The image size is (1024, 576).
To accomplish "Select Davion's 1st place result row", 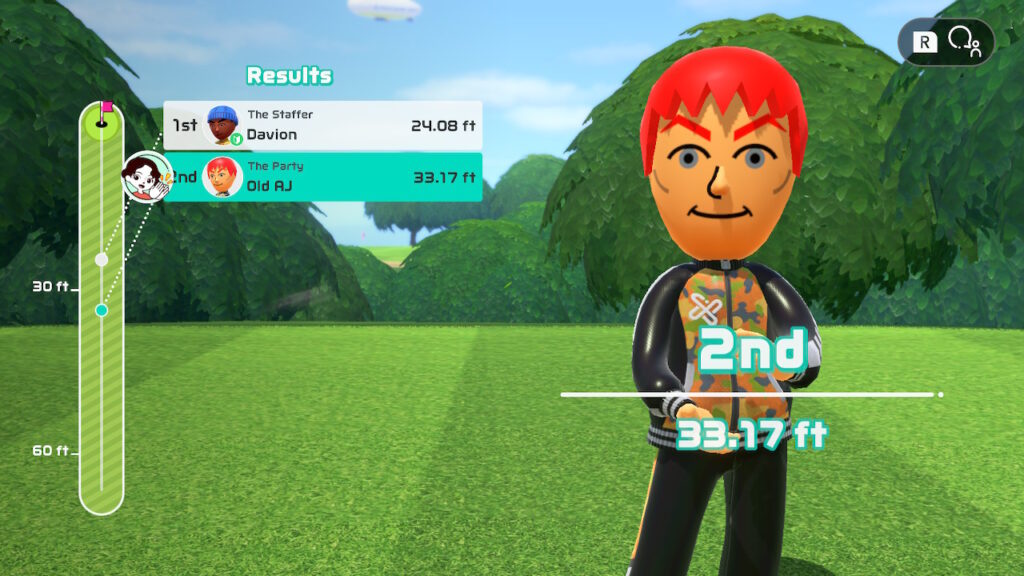I will (x=322, y=126).
